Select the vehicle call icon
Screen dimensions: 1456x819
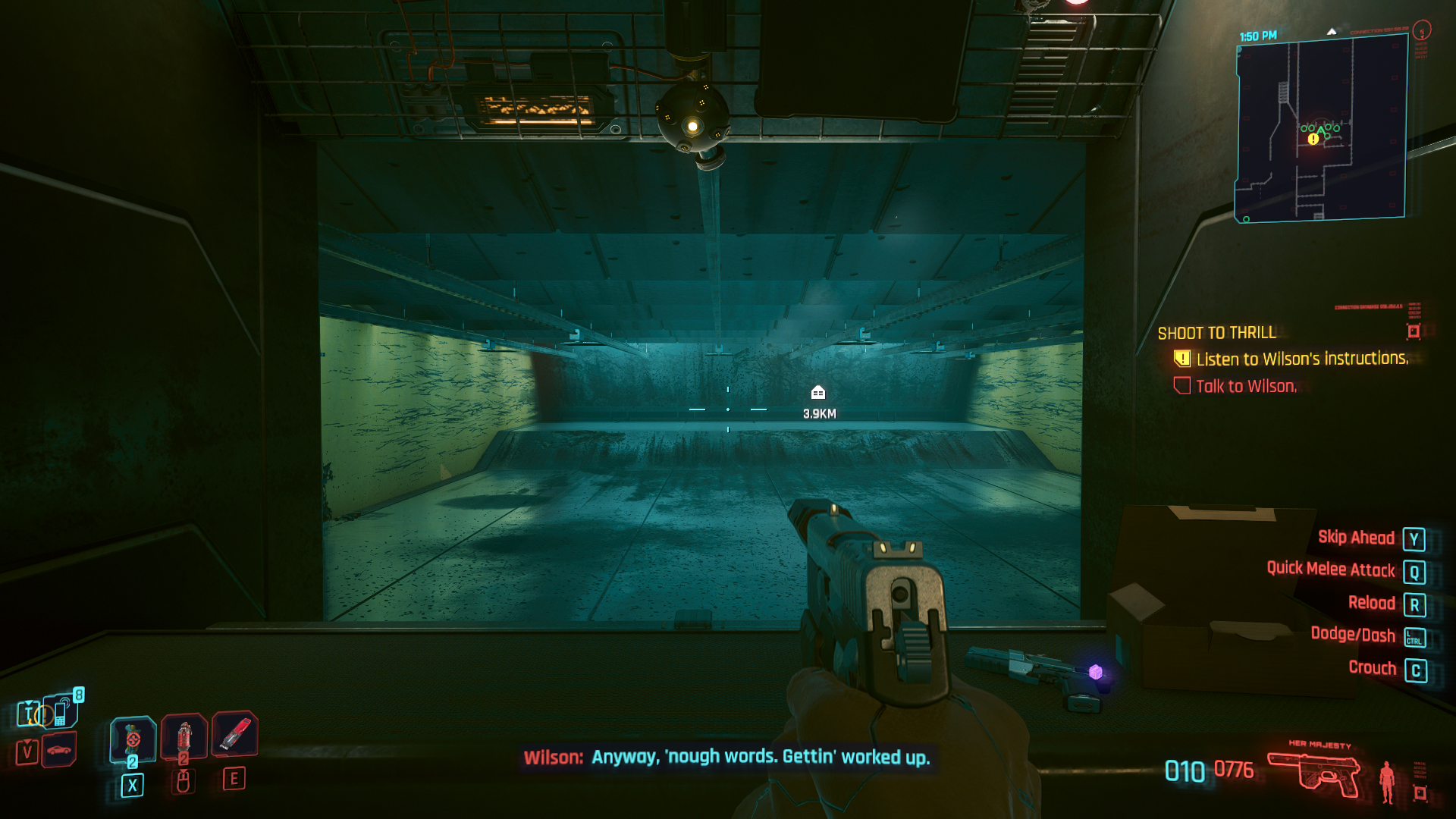coord(58,751)
